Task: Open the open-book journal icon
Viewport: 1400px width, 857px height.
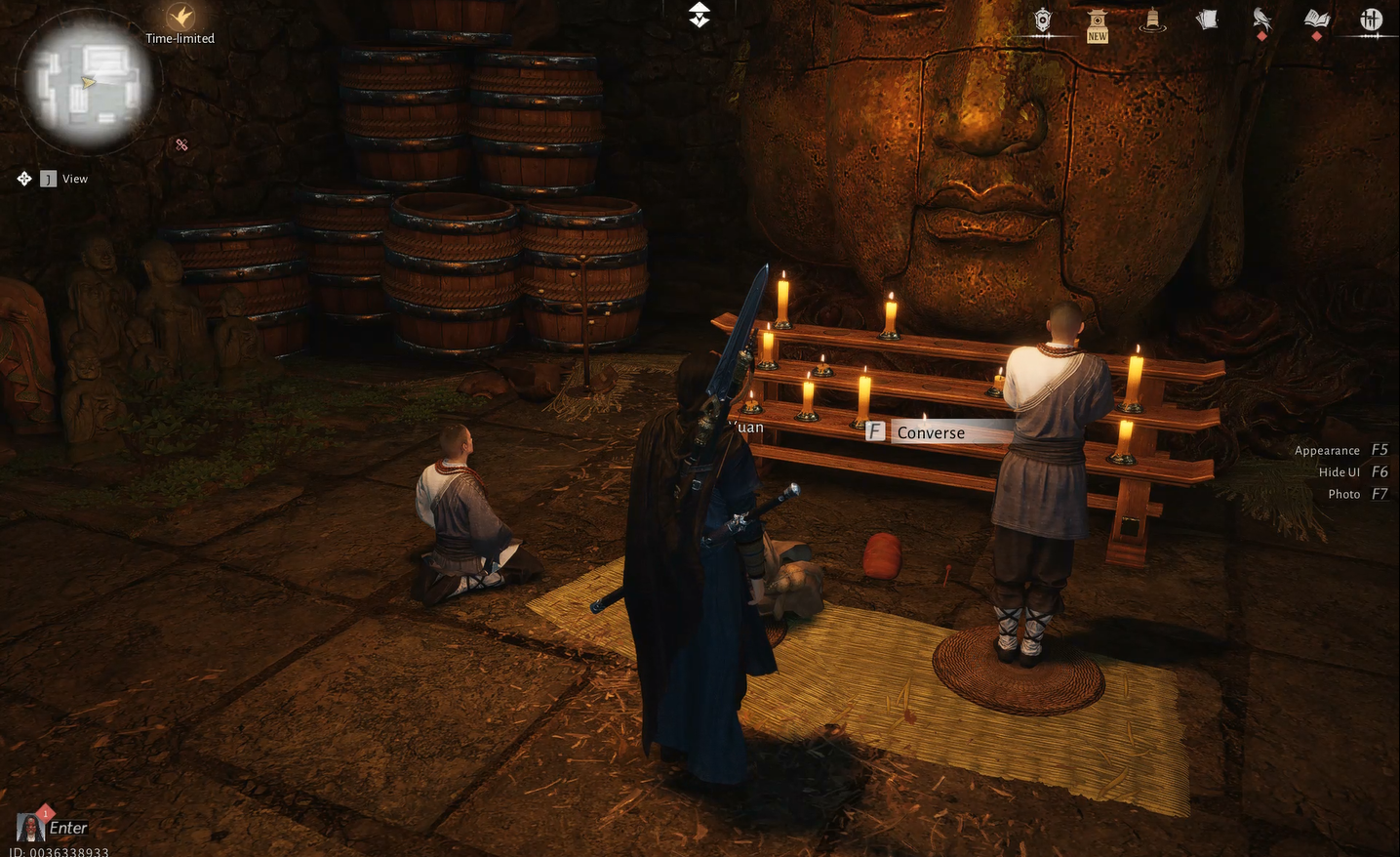Action: [1316, 20]
